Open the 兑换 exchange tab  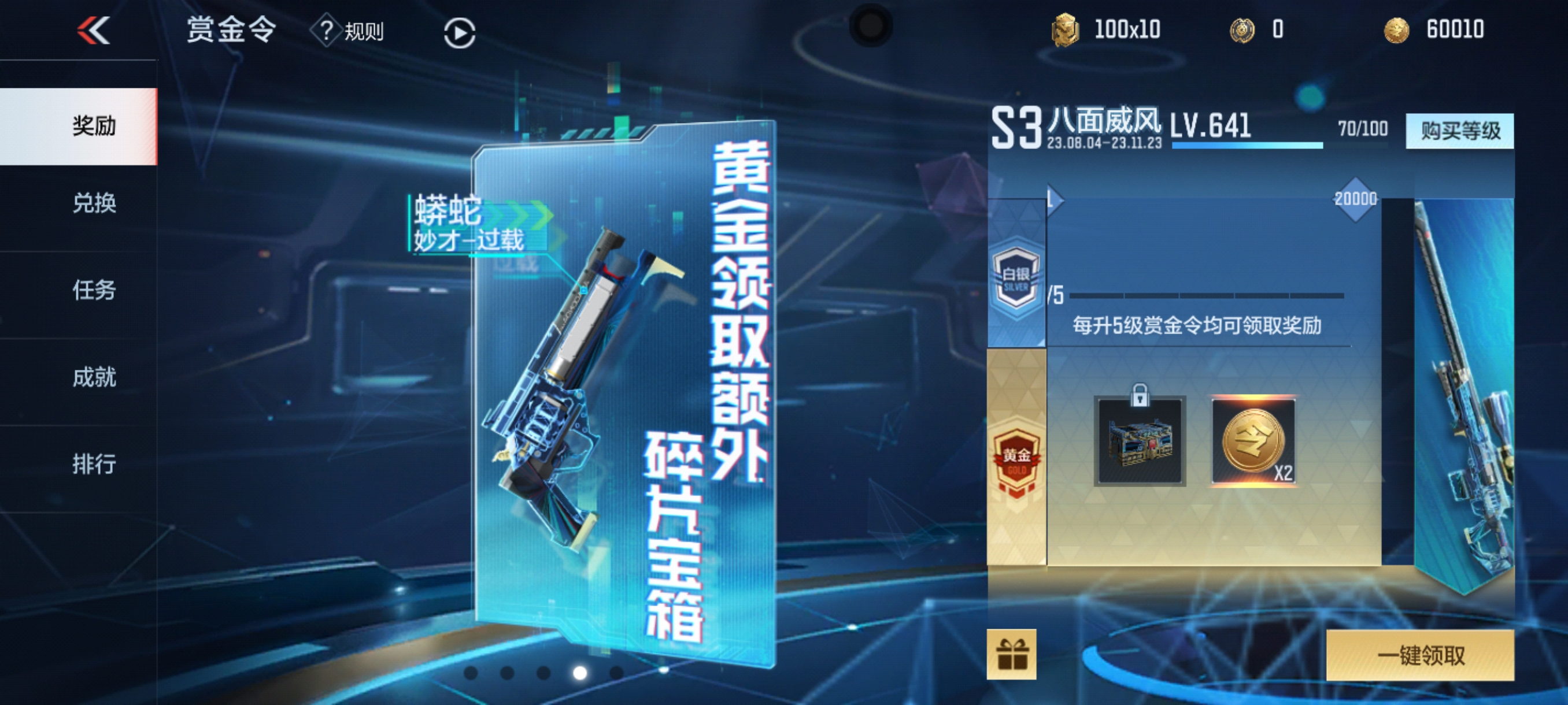(93, 203)
